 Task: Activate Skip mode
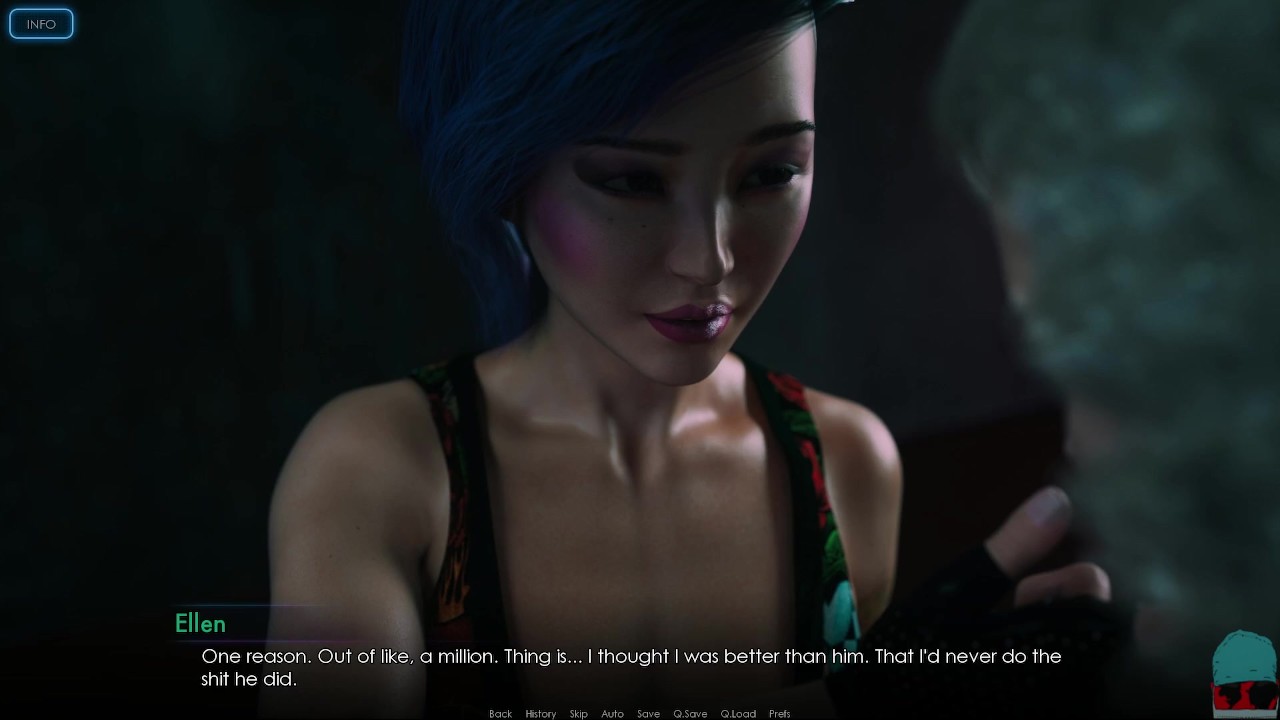pos(578,714)
